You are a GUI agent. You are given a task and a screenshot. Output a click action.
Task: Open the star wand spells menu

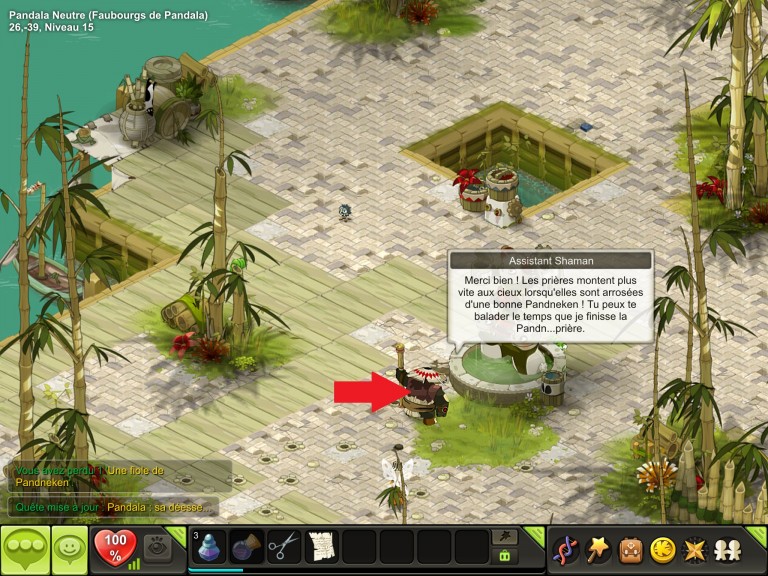598,549
